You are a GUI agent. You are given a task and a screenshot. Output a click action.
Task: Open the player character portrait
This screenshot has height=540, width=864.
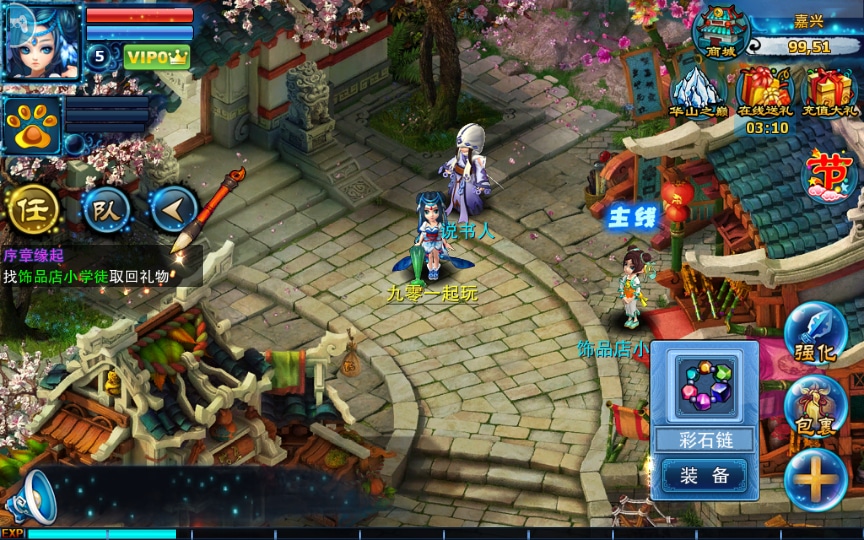pyautogui.click(x=42, y=41)
